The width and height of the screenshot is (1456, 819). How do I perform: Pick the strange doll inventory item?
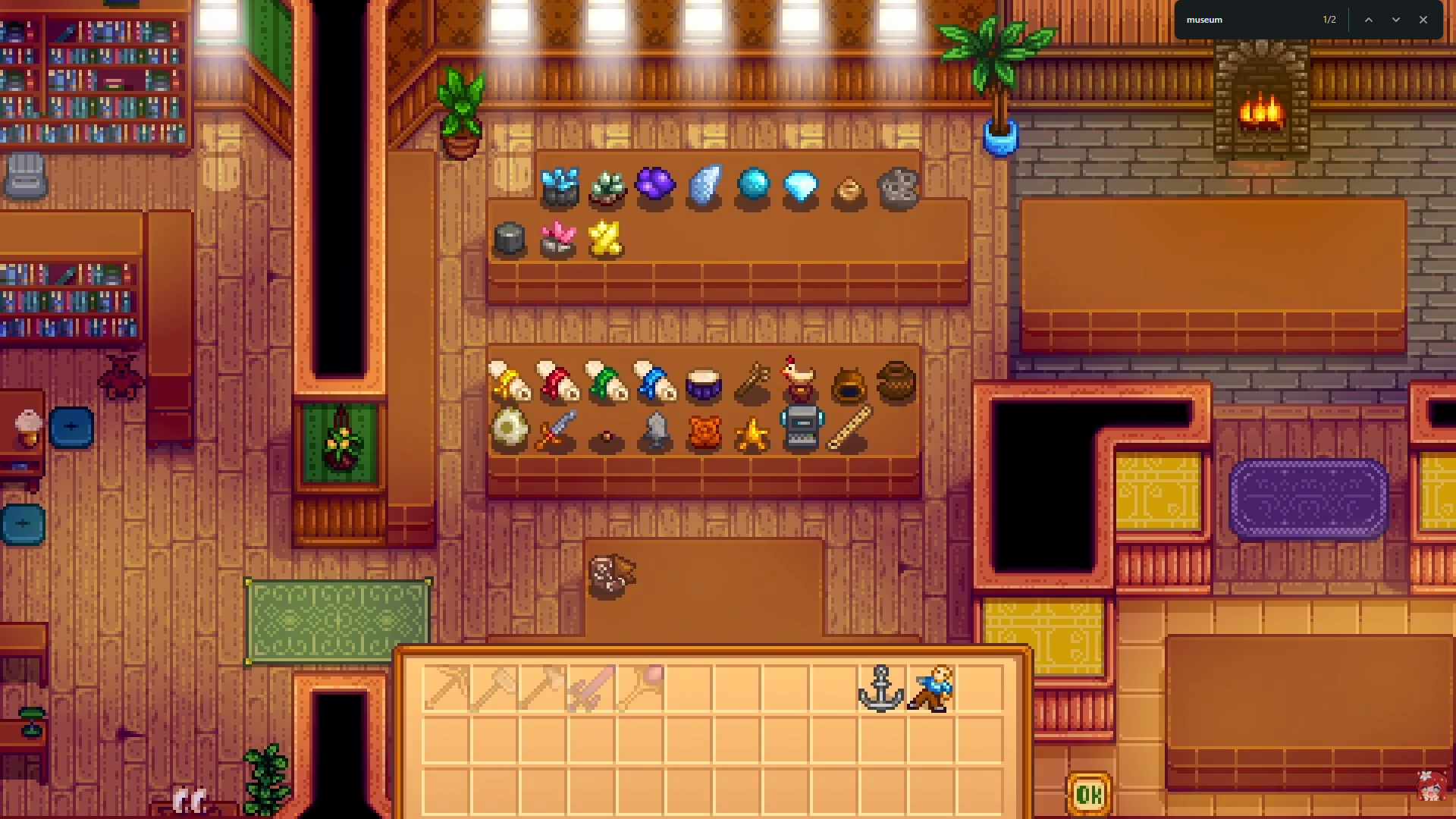tap(930, 689)
